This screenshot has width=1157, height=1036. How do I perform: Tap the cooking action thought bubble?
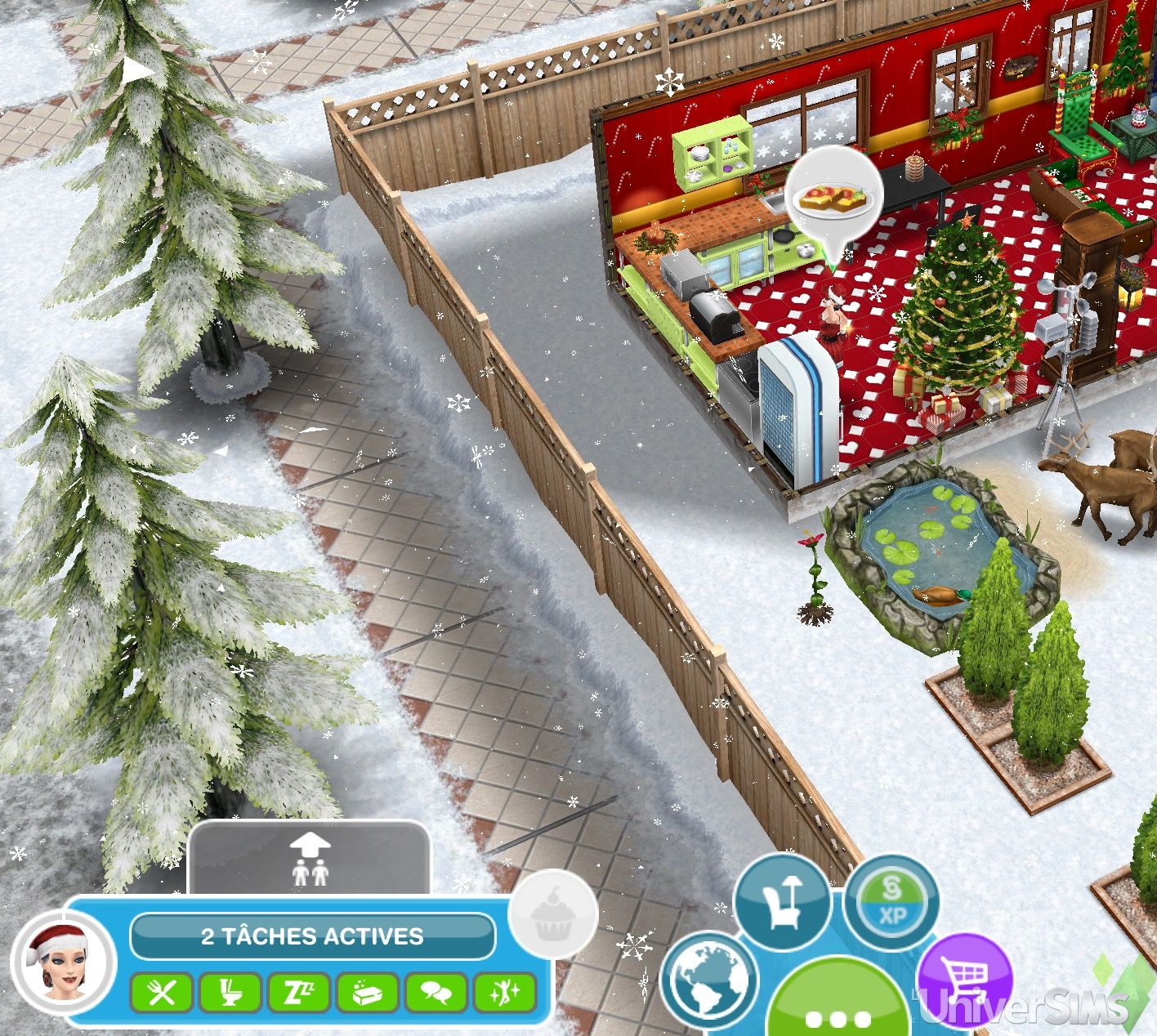pos(833,199)
